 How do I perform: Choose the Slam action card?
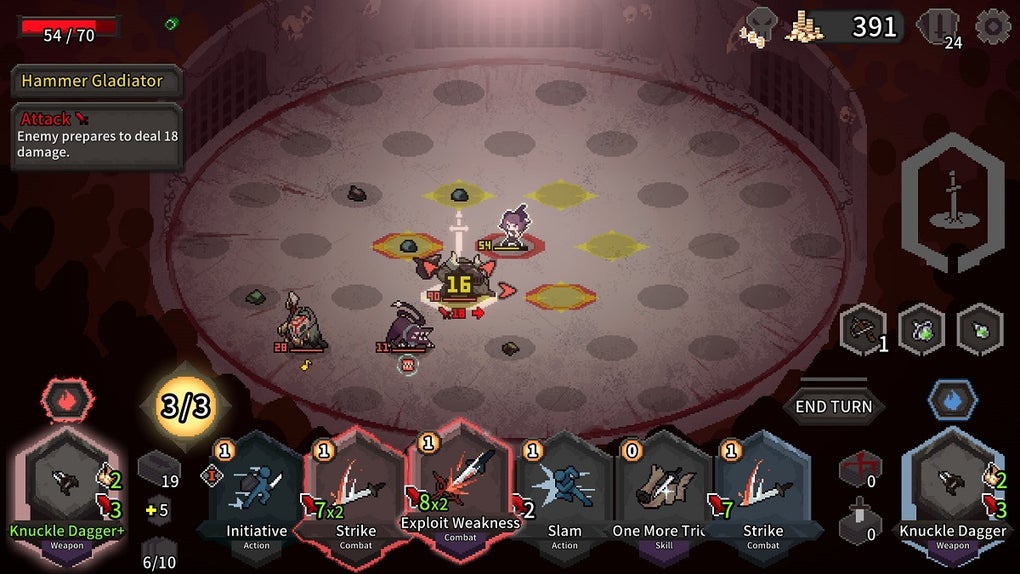tap(563, 490)
